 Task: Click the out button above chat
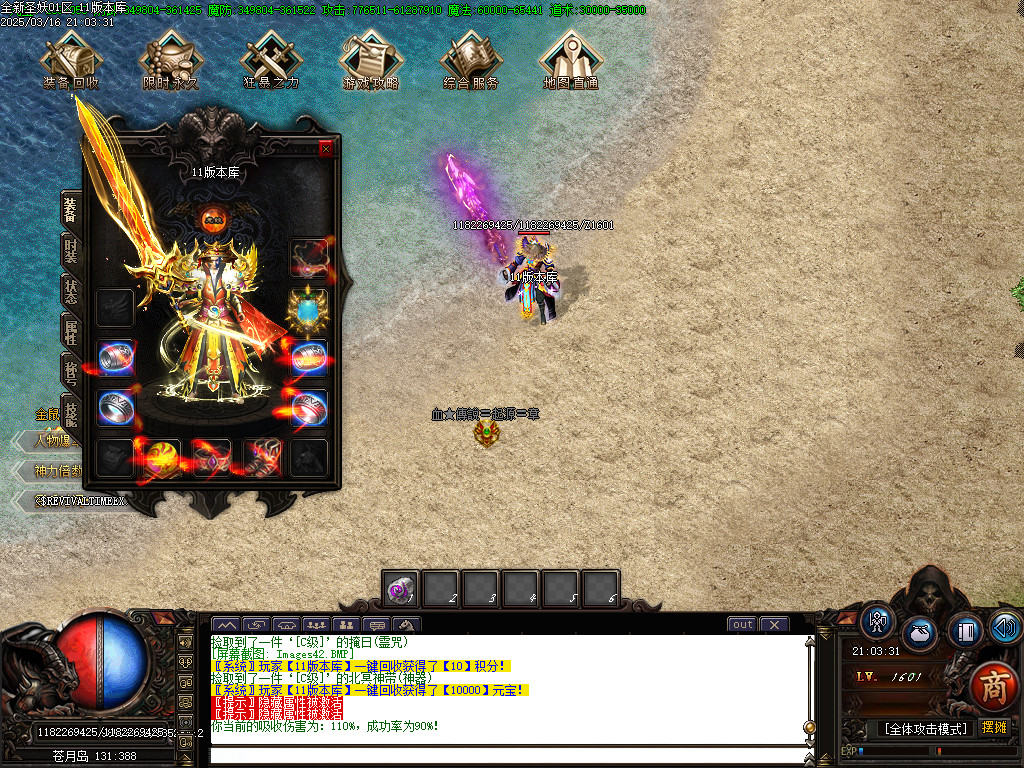coord(742,625)
